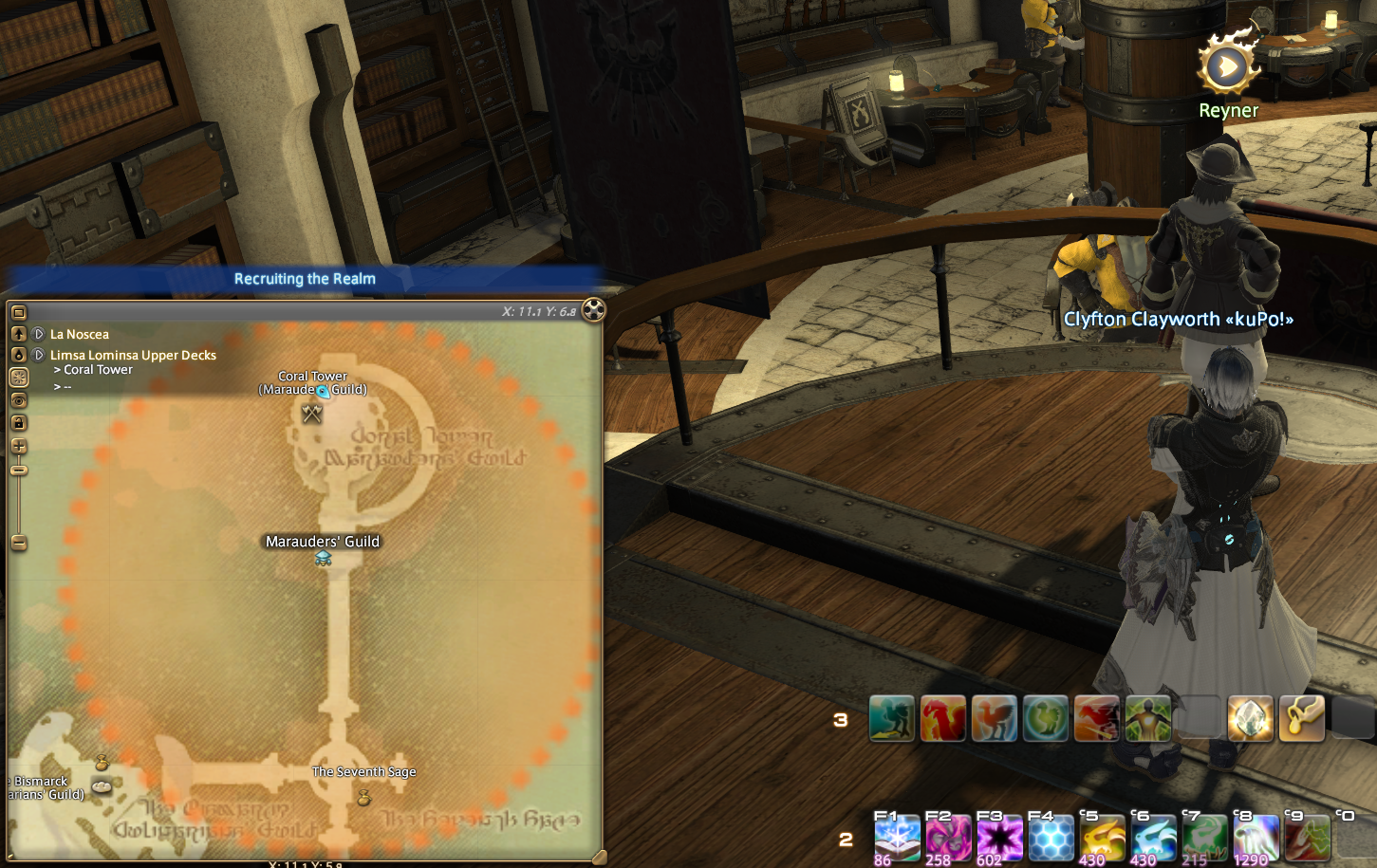Toggle the map lock button
The image size is (1377, 868).
18,423
